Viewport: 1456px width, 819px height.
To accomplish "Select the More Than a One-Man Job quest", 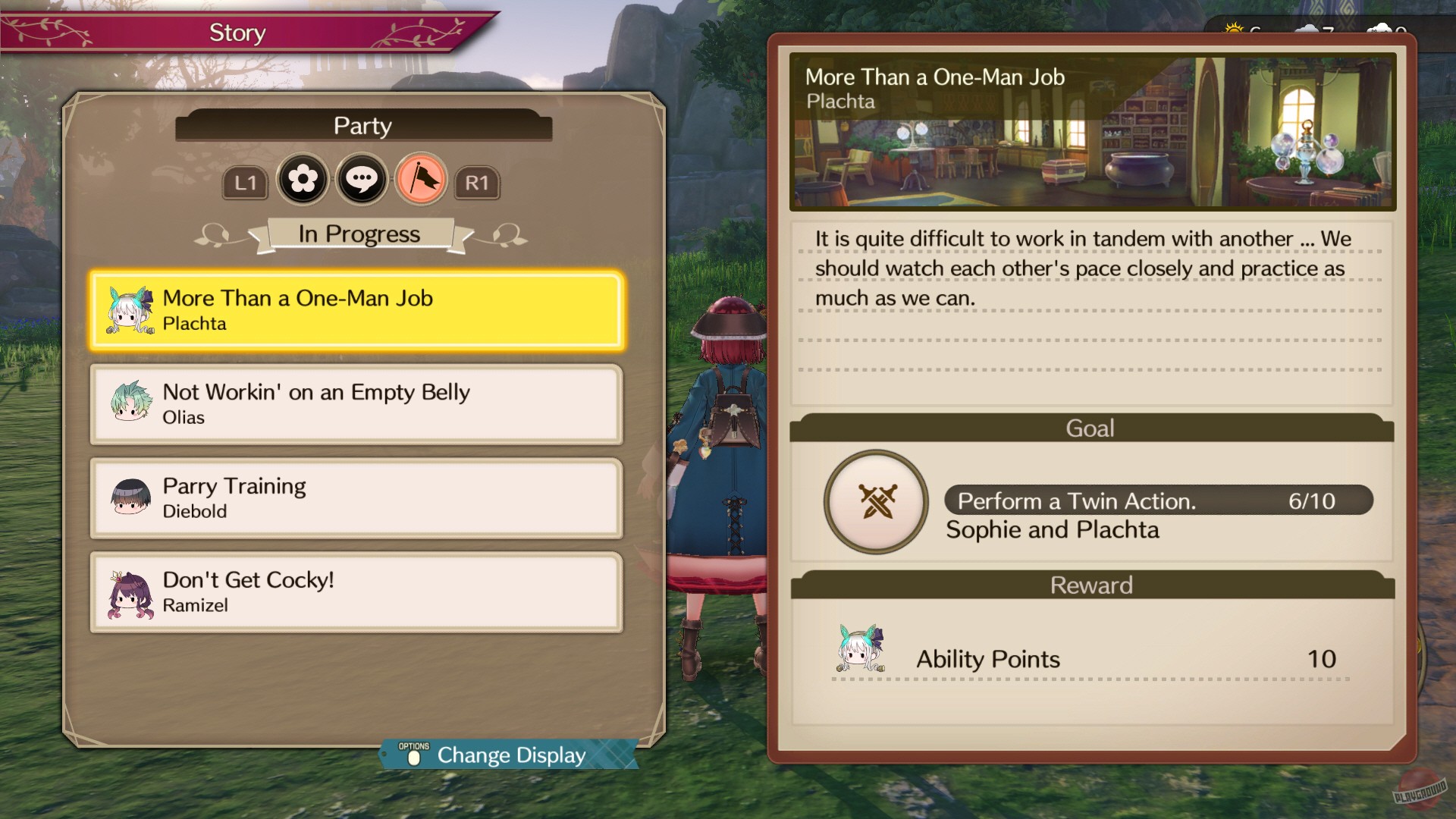I will click(356, 311).
